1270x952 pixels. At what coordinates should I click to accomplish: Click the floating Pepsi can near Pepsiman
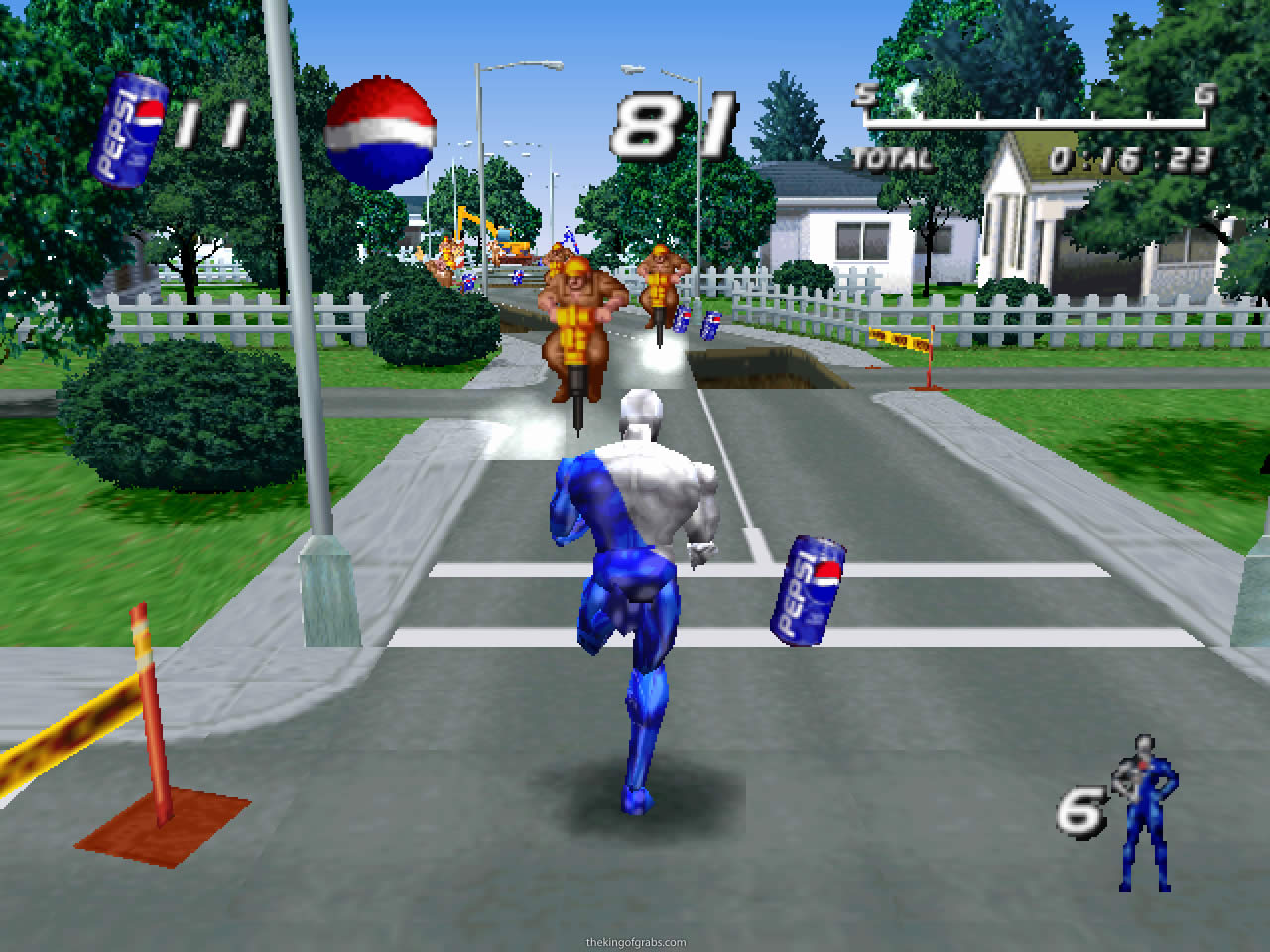(x=804, y=590)
